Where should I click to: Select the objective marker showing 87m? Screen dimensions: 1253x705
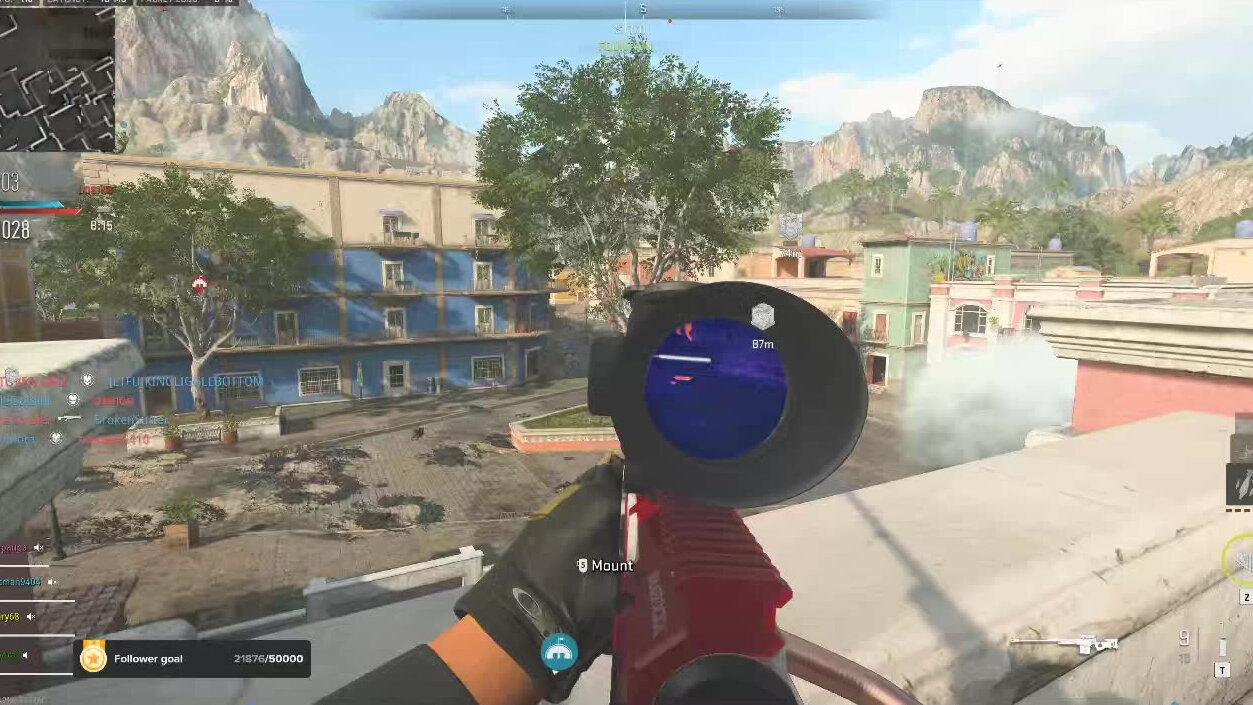click(x=763, y=317)
